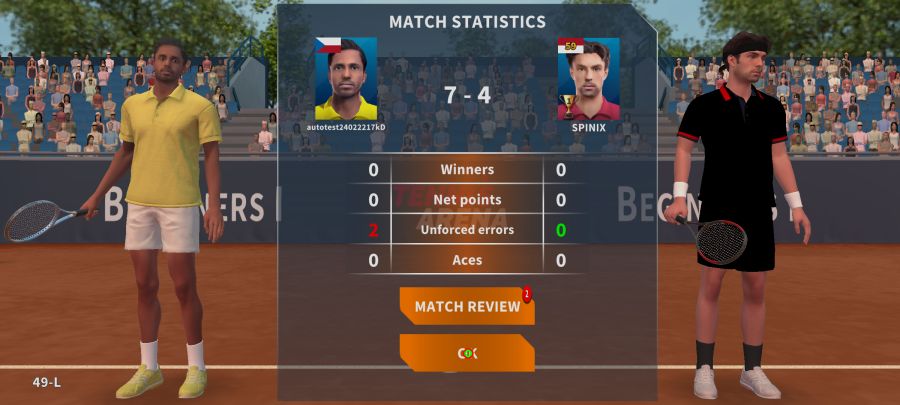View the SPINIX player portrait
This screenshot has width=900, height=405.
pos(588,79)
